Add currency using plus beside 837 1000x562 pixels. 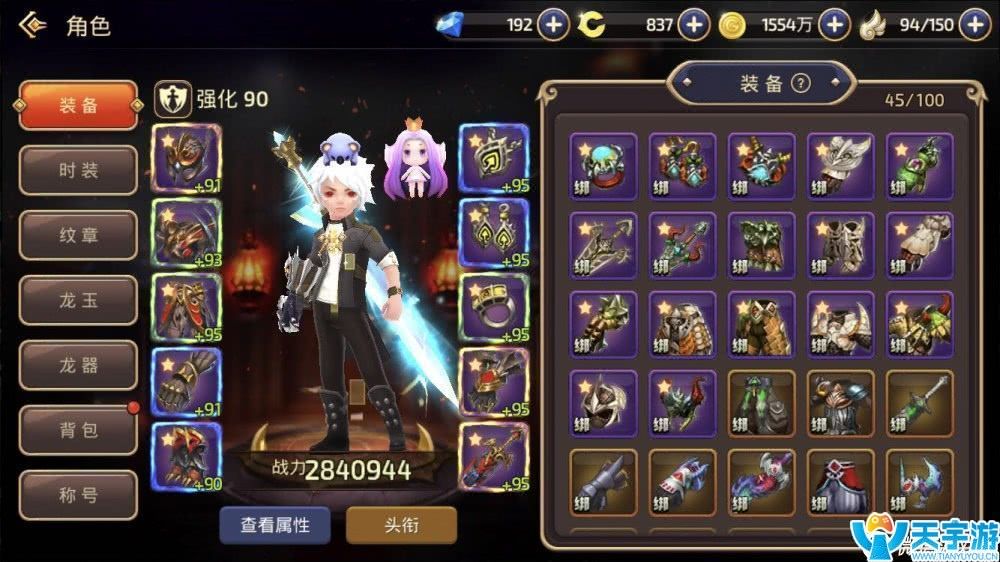point(693,25)
